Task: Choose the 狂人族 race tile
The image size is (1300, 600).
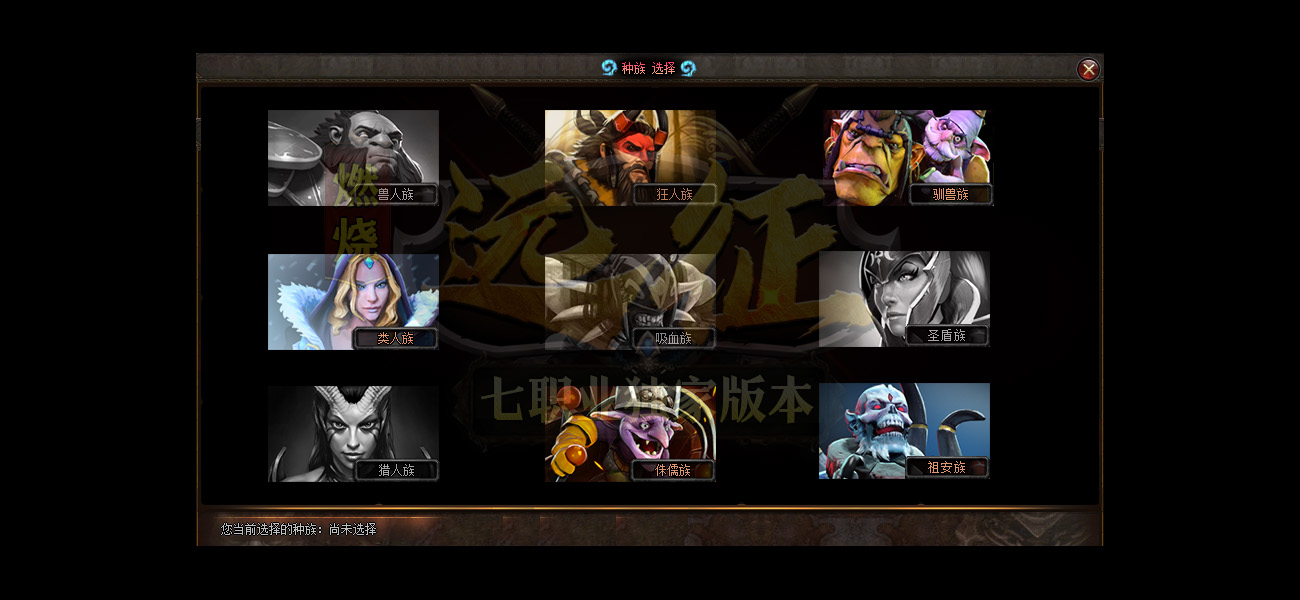Action: (x=630, y=158)
